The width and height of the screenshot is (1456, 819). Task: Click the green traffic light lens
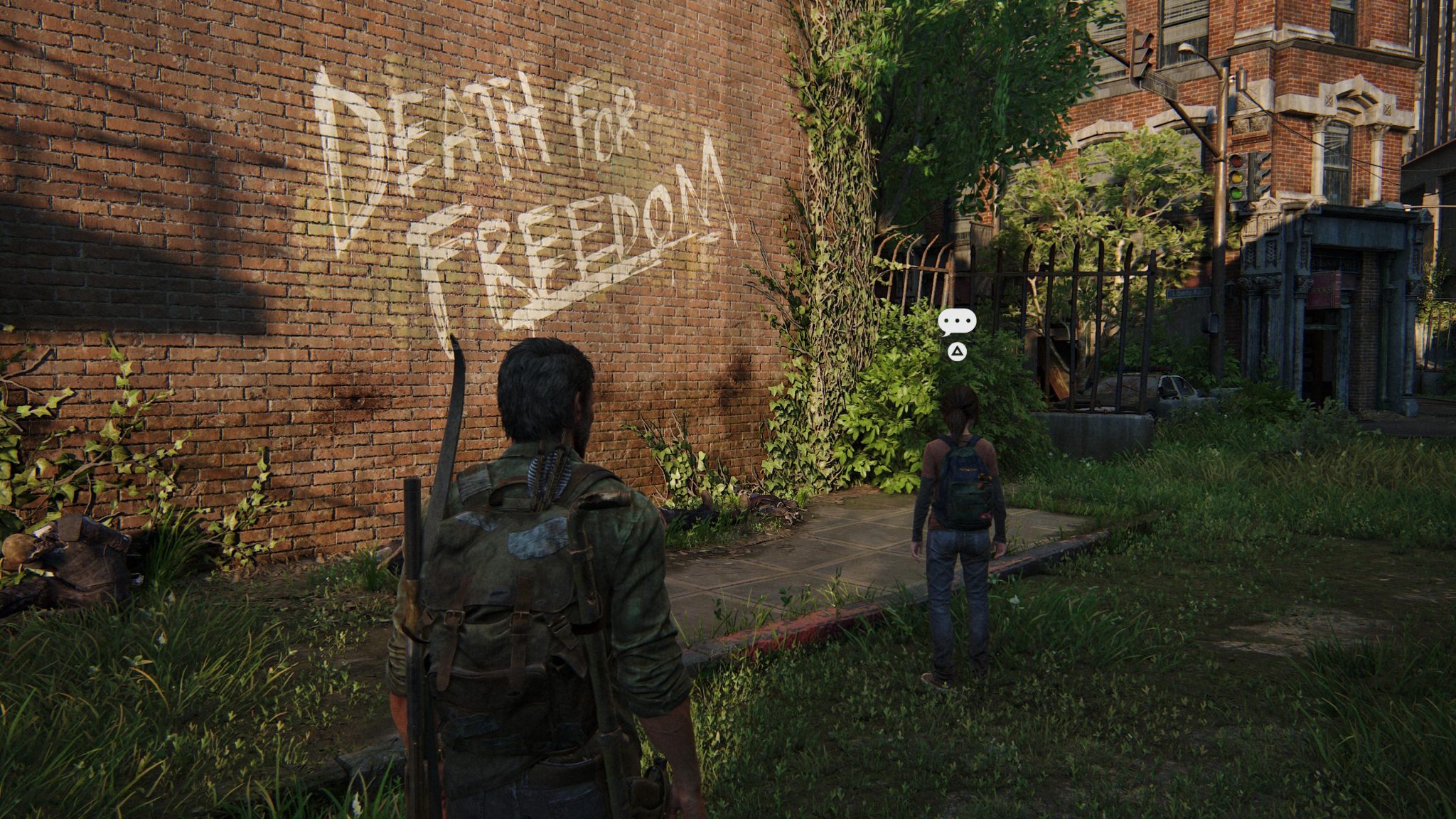pos(1238,193)
